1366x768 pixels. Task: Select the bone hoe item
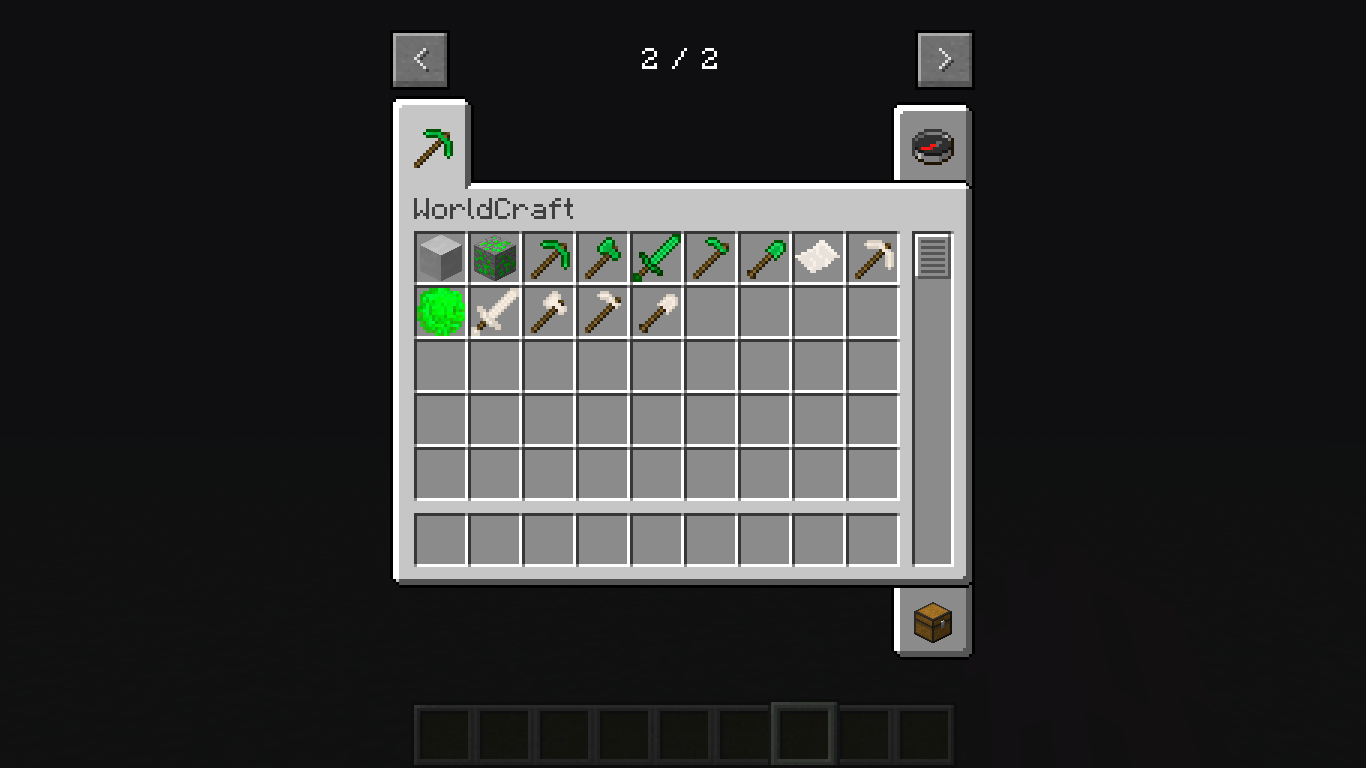coord(602,313)
